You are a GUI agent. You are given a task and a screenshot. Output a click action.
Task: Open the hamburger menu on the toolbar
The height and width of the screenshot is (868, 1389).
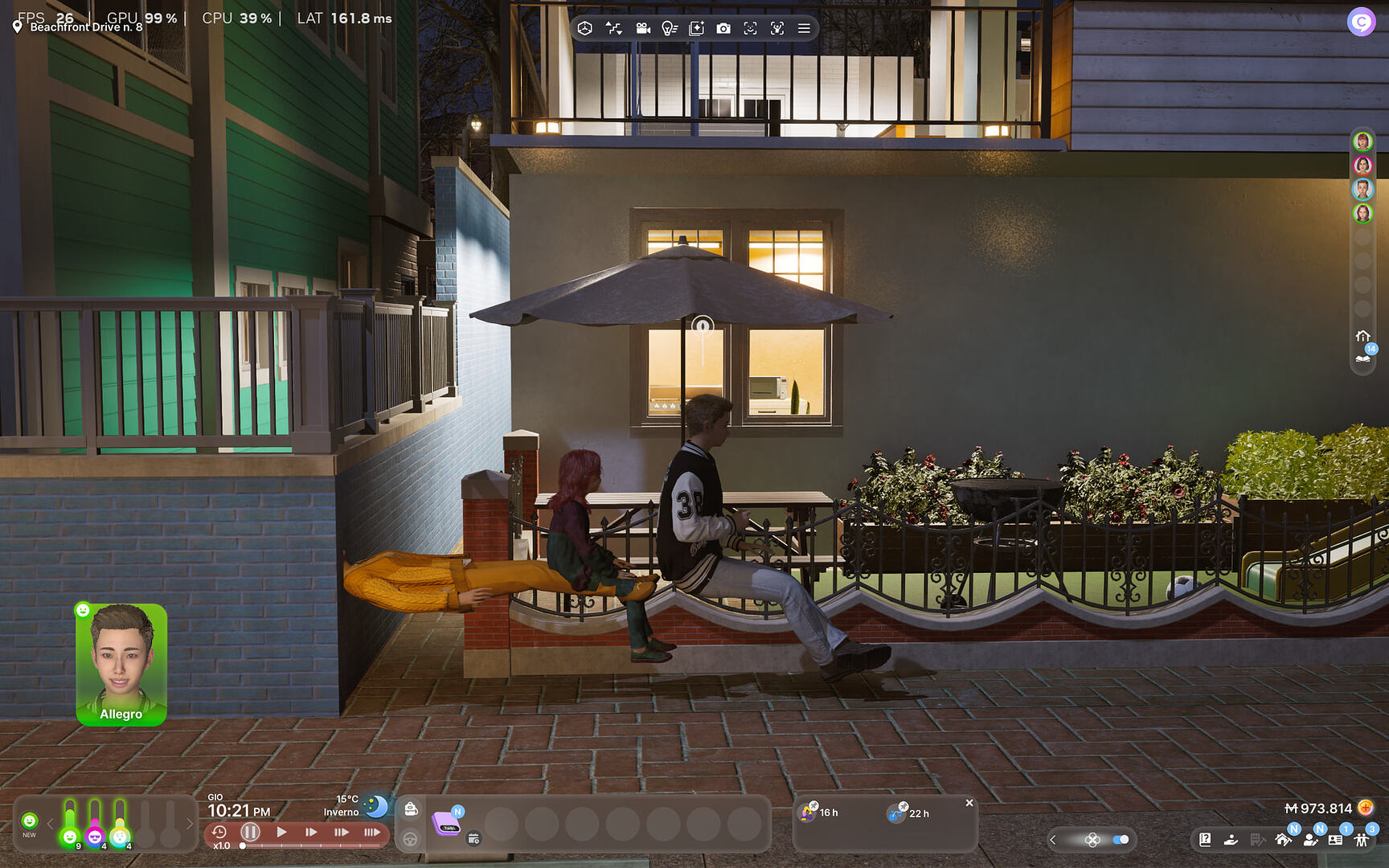803,28
